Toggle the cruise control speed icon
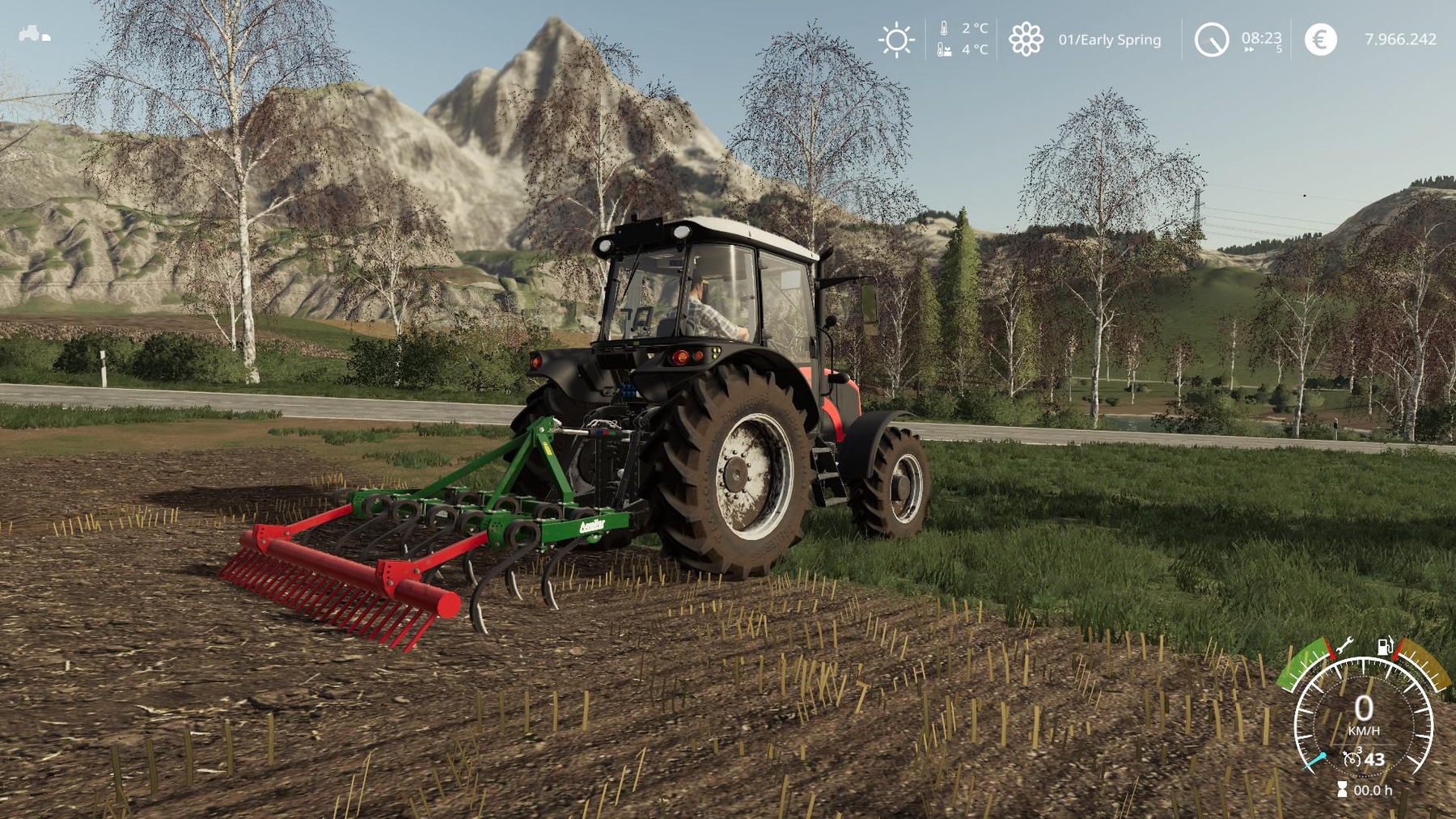 (x=1352, y=758)
